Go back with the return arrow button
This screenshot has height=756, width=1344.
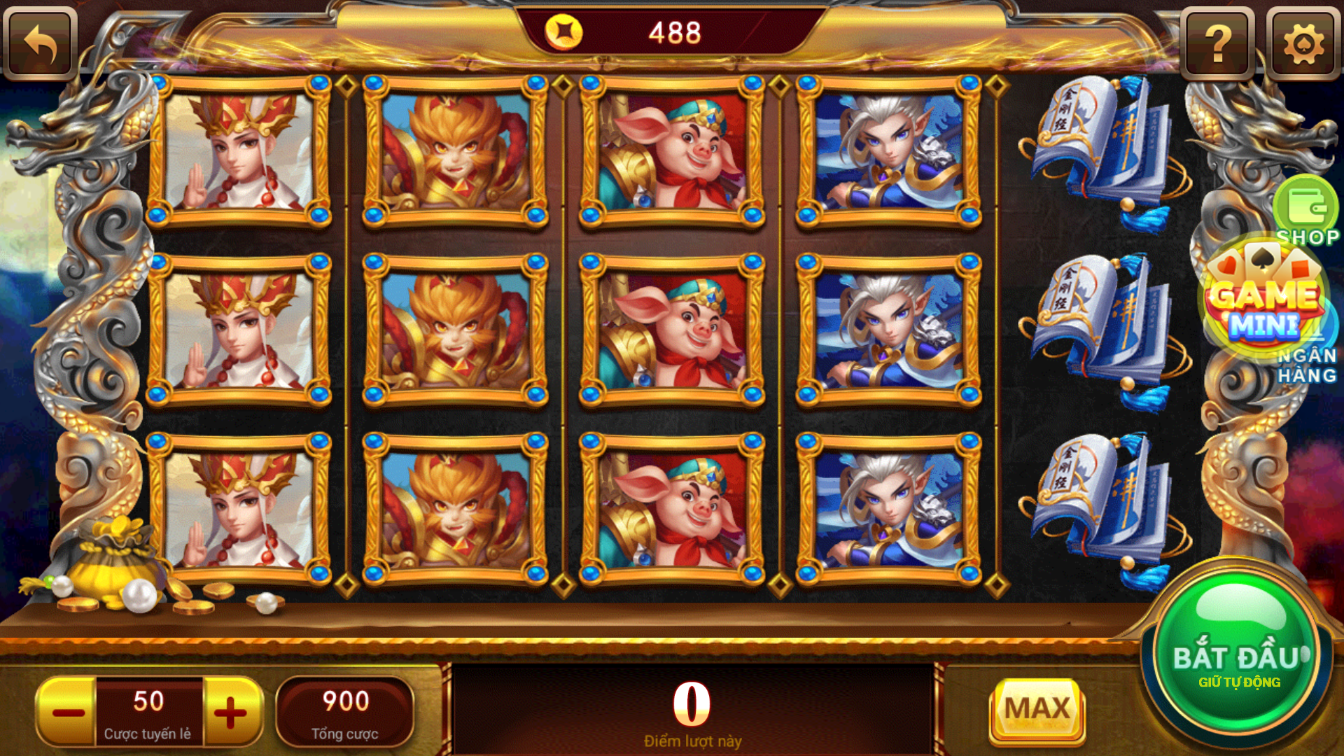pos(40,43)
